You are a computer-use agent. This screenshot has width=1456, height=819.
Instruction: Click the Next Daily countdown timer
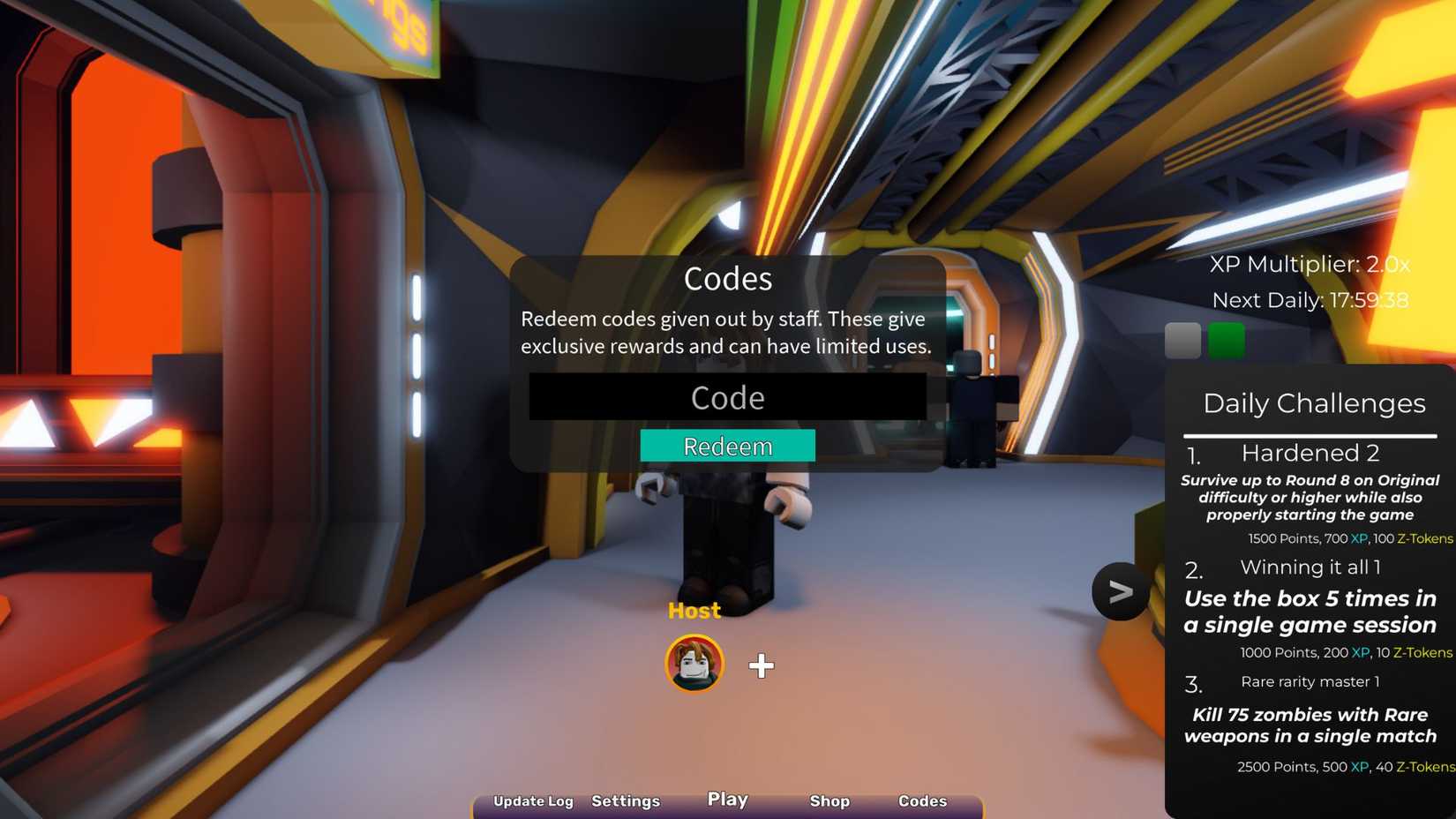pos(1312,300)
